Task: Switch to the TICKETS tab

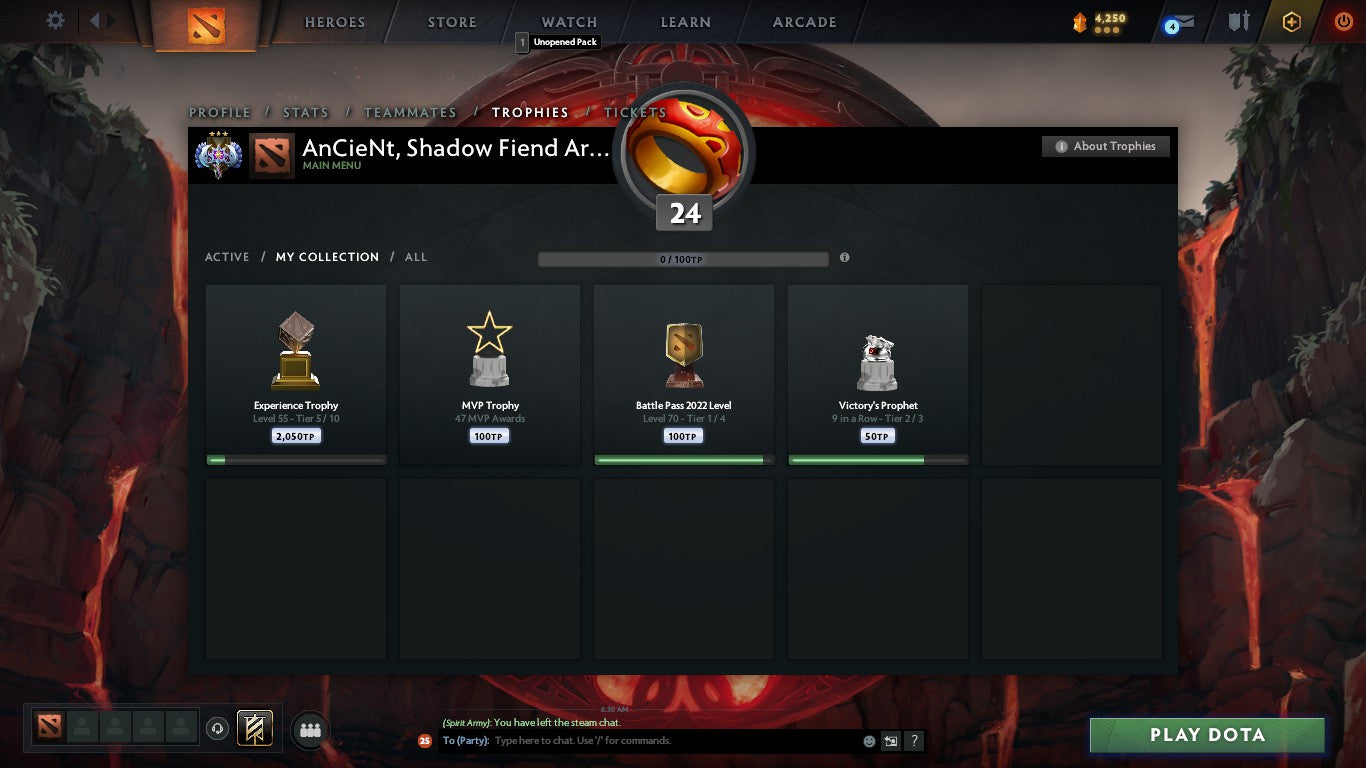Action: click(634, 113)
